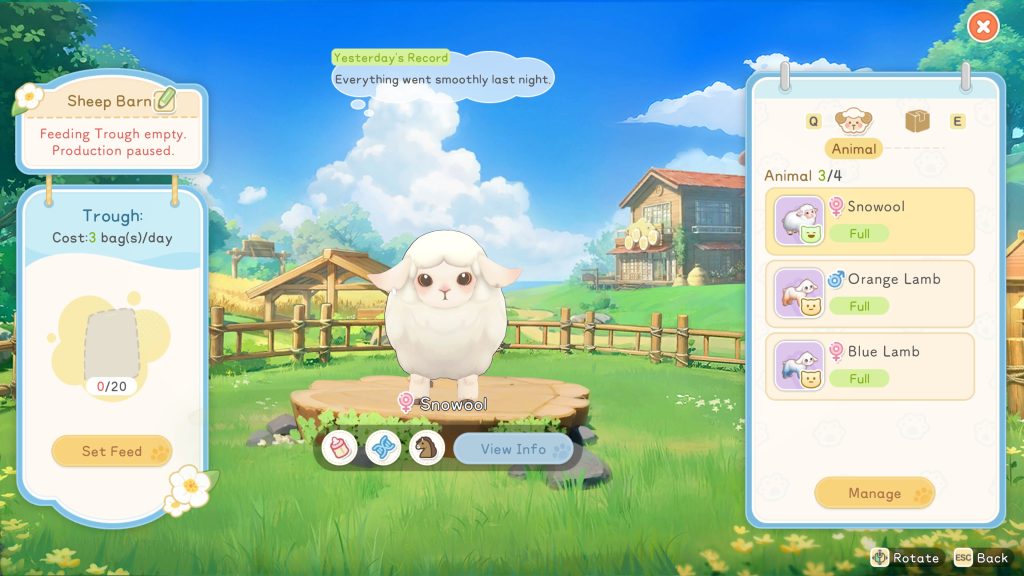Open the Manage button
The image size is (1024, 576).
pyautogui.click(x=874, y=493)
